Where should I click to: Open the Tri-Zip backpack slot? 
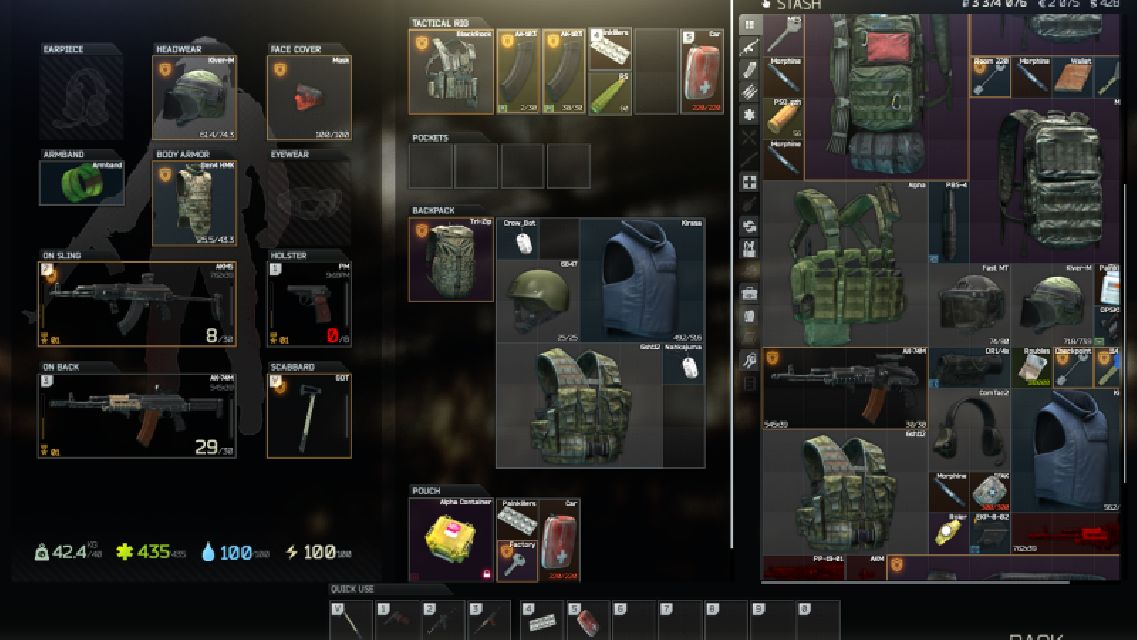[452, 260]
